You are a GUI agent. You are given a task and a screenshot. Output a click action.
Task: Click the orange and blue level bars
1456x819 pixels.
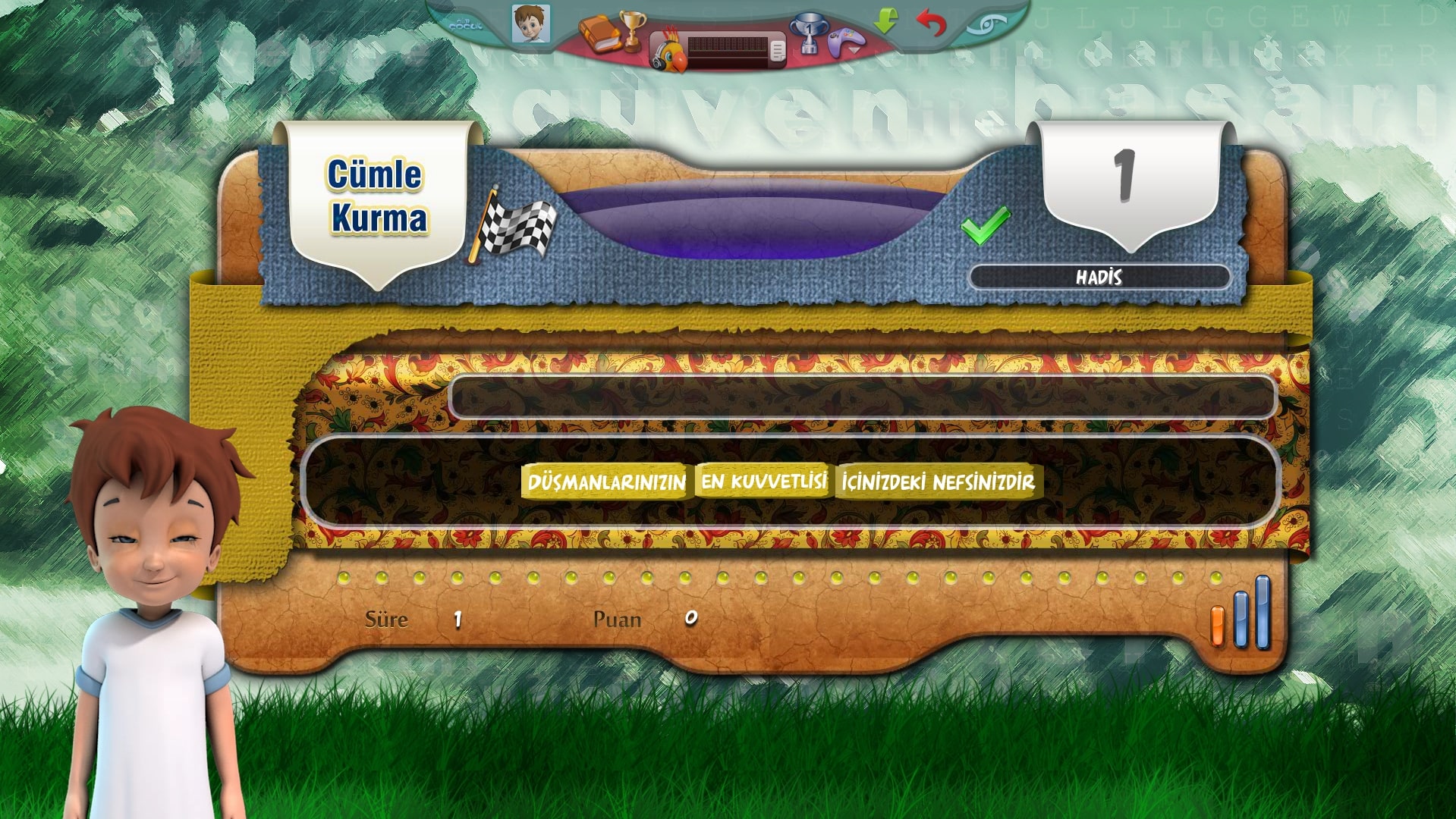point(1241,616)
